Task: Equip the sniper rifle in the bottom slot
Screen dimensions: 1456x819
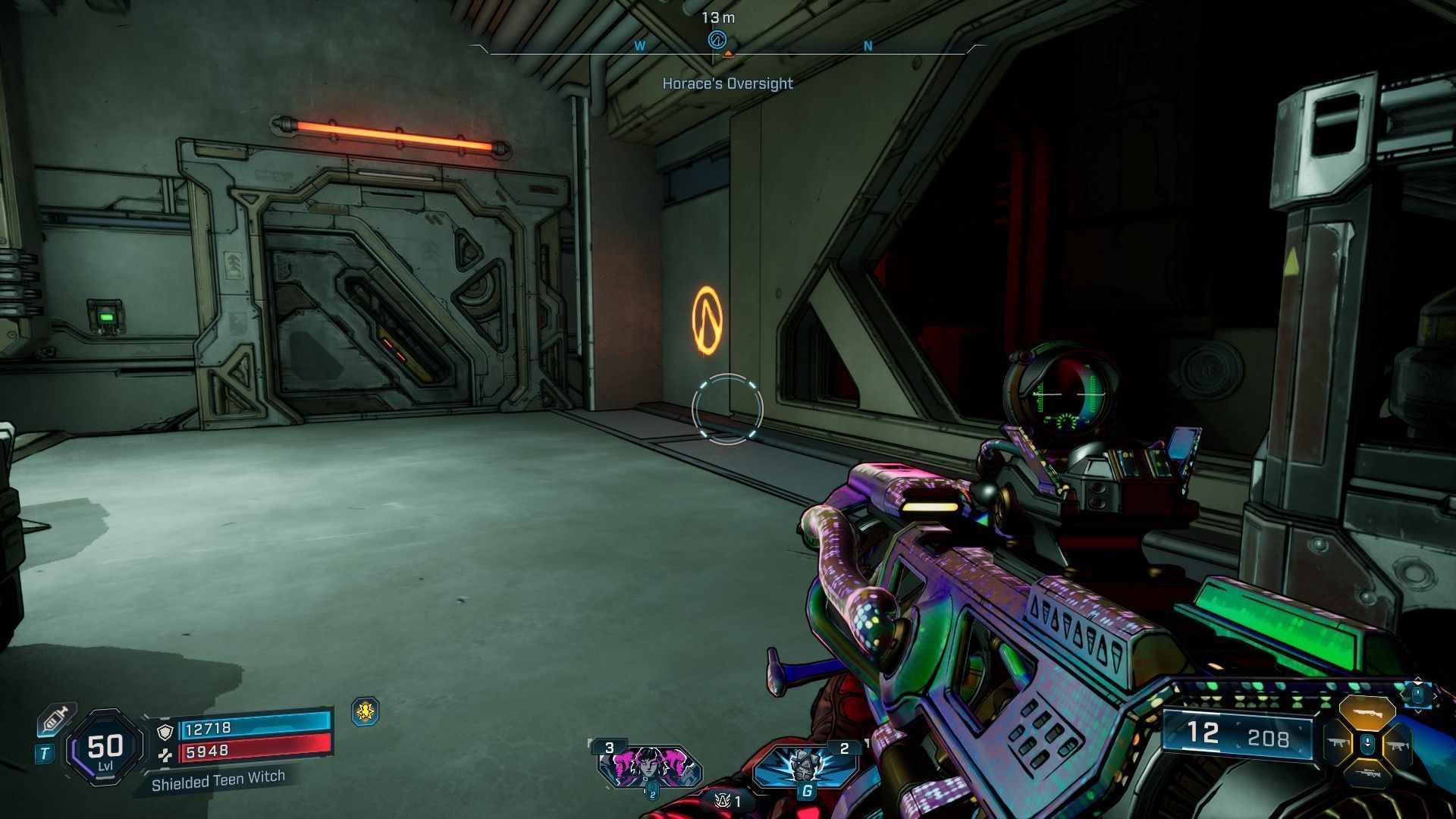Action: point(1367,772)
